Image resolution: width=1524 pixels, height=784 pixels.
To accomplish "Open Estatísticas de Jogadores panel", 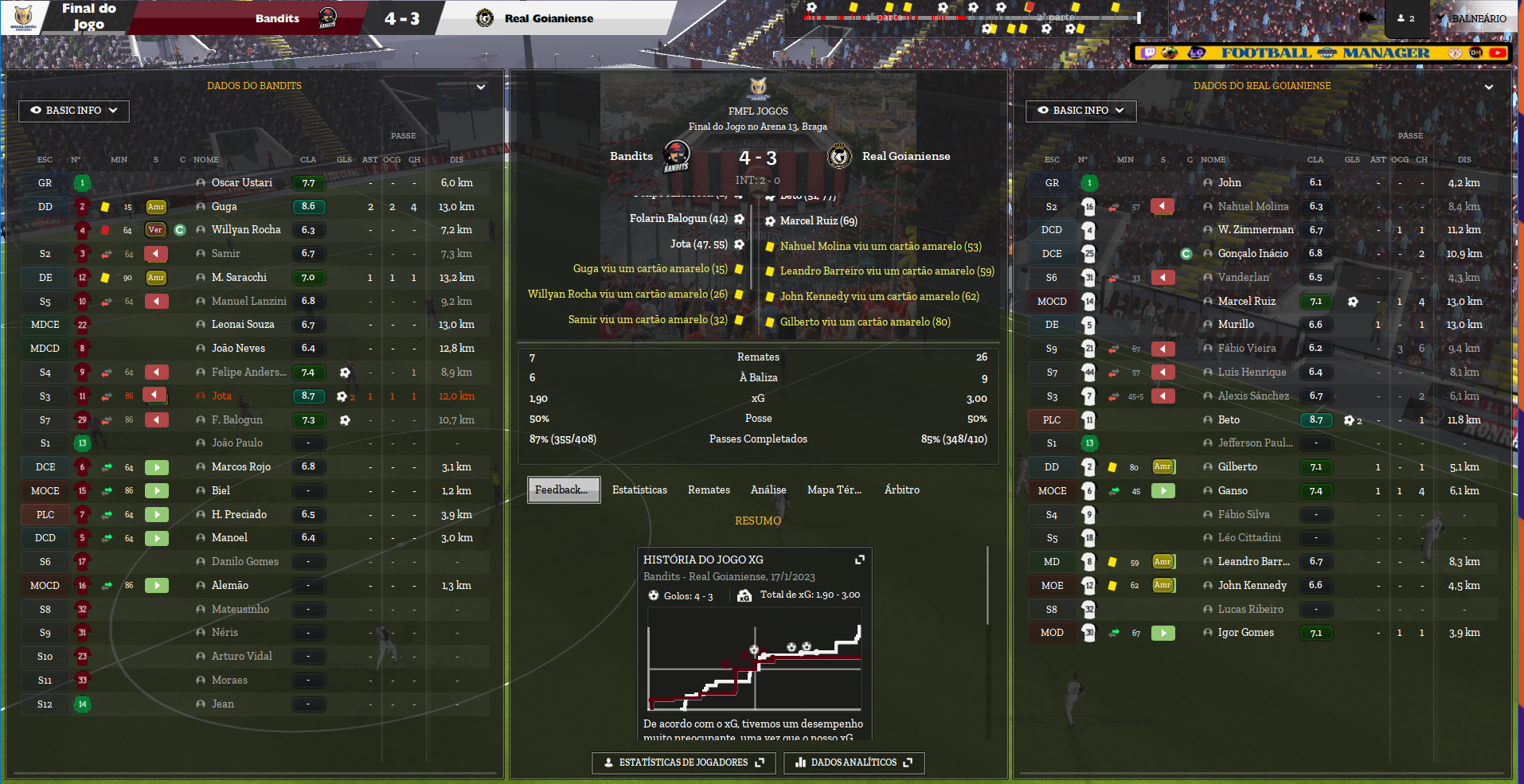I will point(683,763).
